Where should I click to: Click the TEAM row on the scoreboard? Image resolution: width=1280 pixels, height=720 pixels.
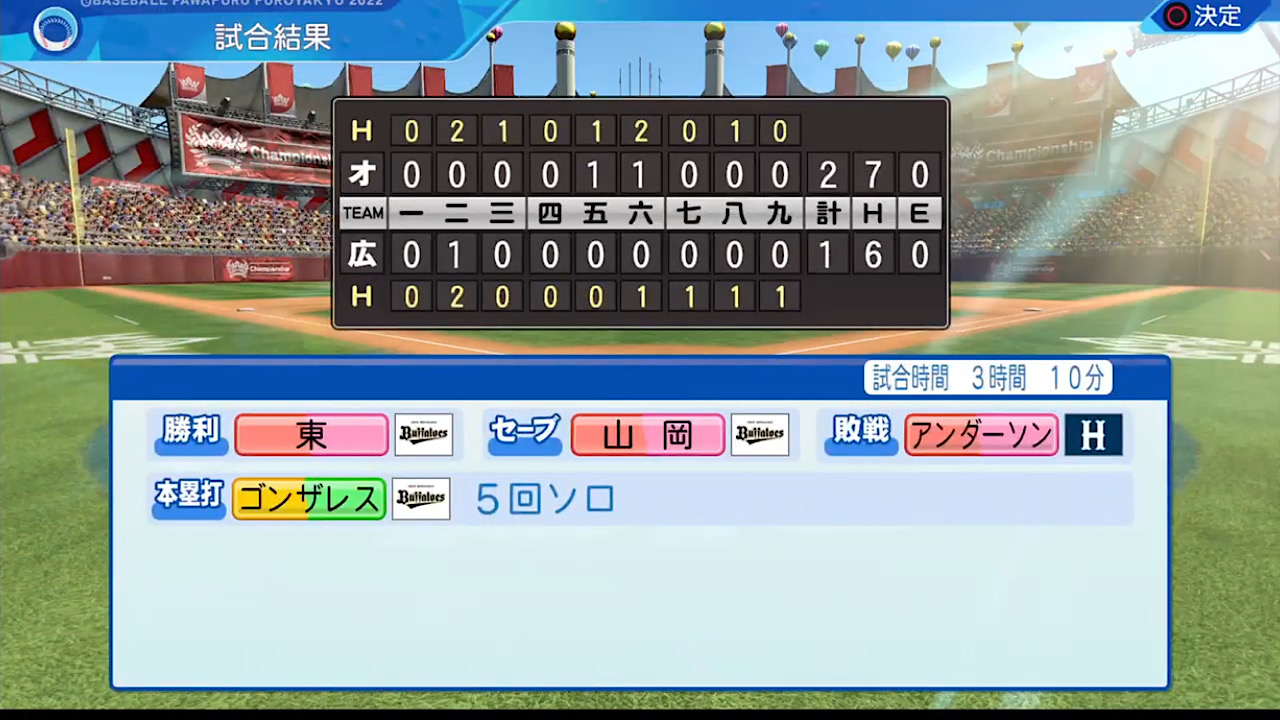click(362, 212)
